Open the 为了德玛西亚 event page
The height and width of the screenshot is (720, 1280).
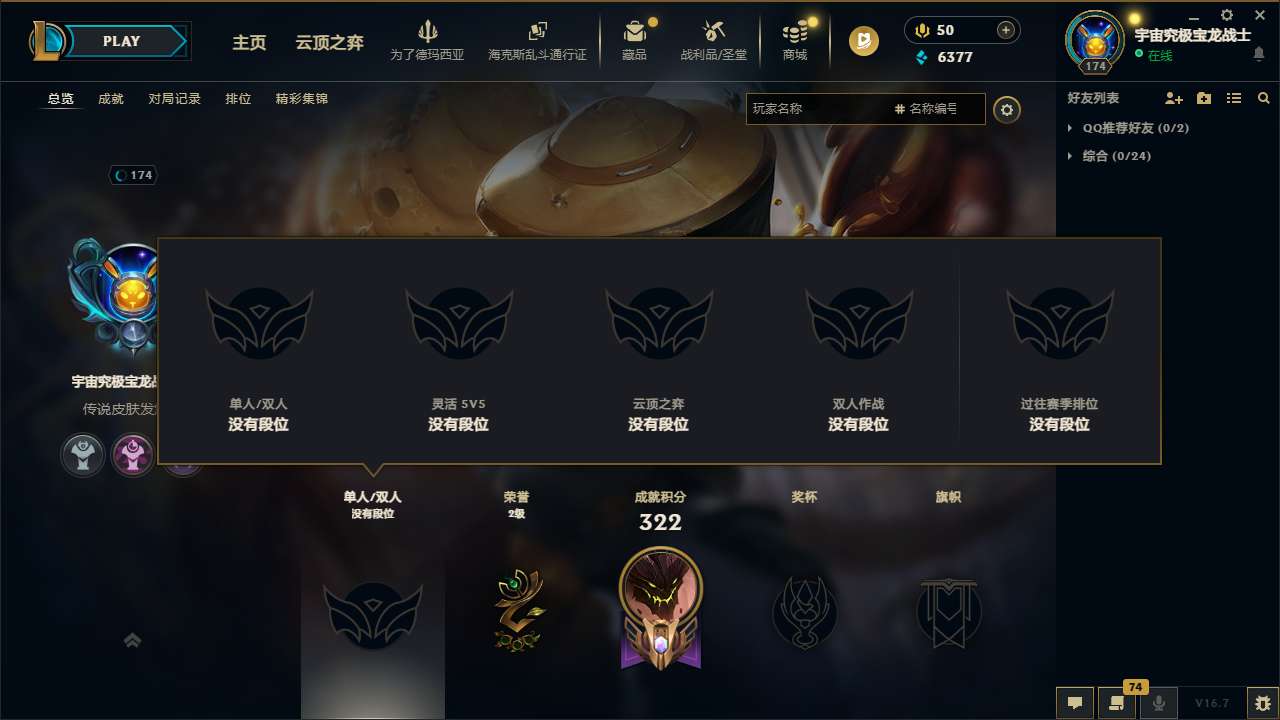click(428, 41)
